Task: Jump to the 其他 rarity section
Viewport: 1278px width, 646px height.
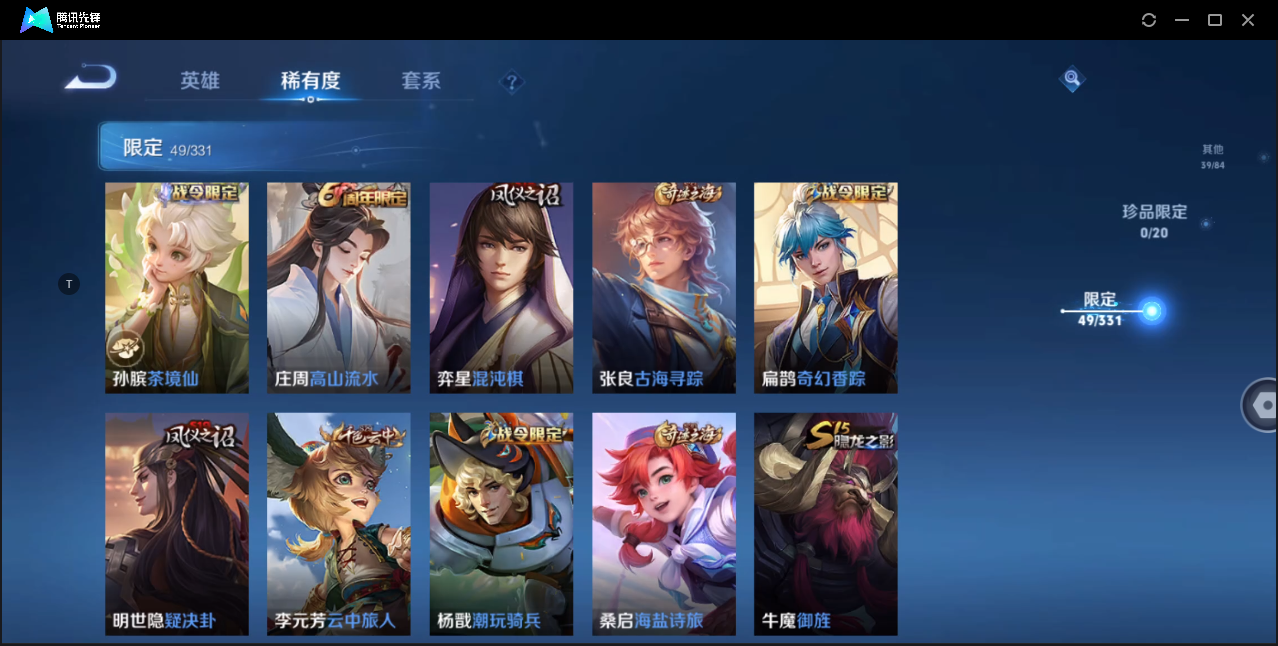Action: coord(1212,156)
